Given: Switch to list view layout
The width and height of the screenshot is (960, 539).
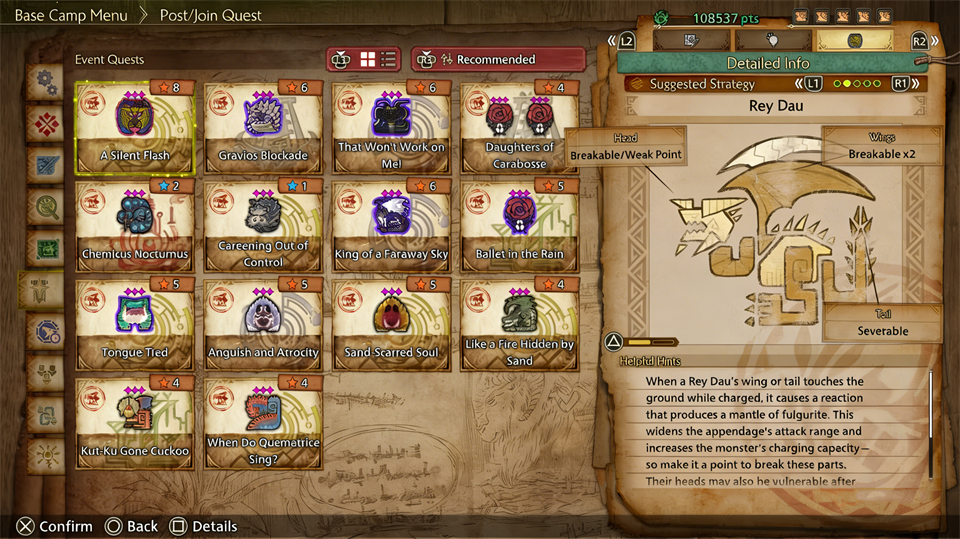Looking at the screenshot, I should click(389, 59).
